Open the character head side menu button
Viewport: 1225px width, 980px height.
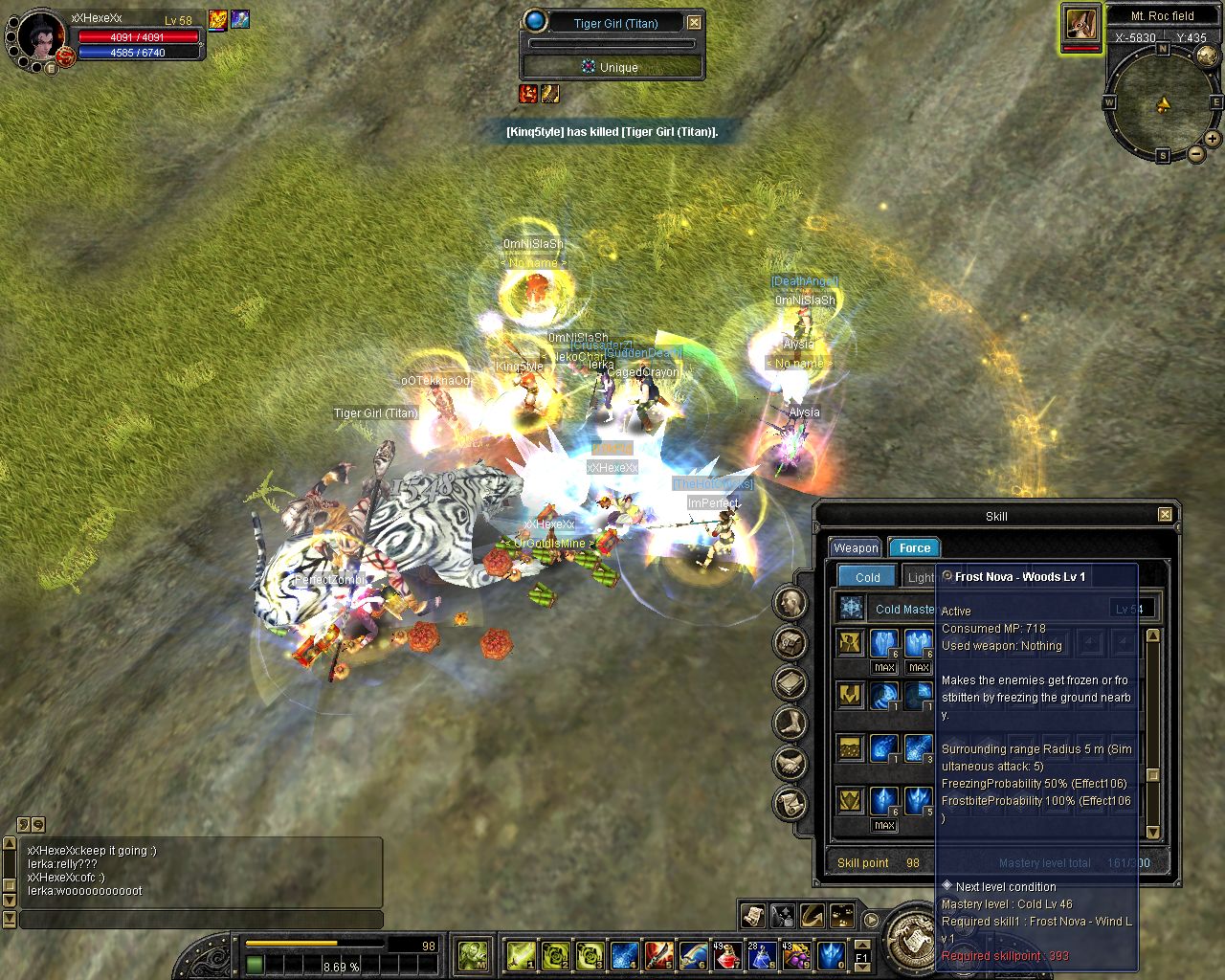[791, 603]
